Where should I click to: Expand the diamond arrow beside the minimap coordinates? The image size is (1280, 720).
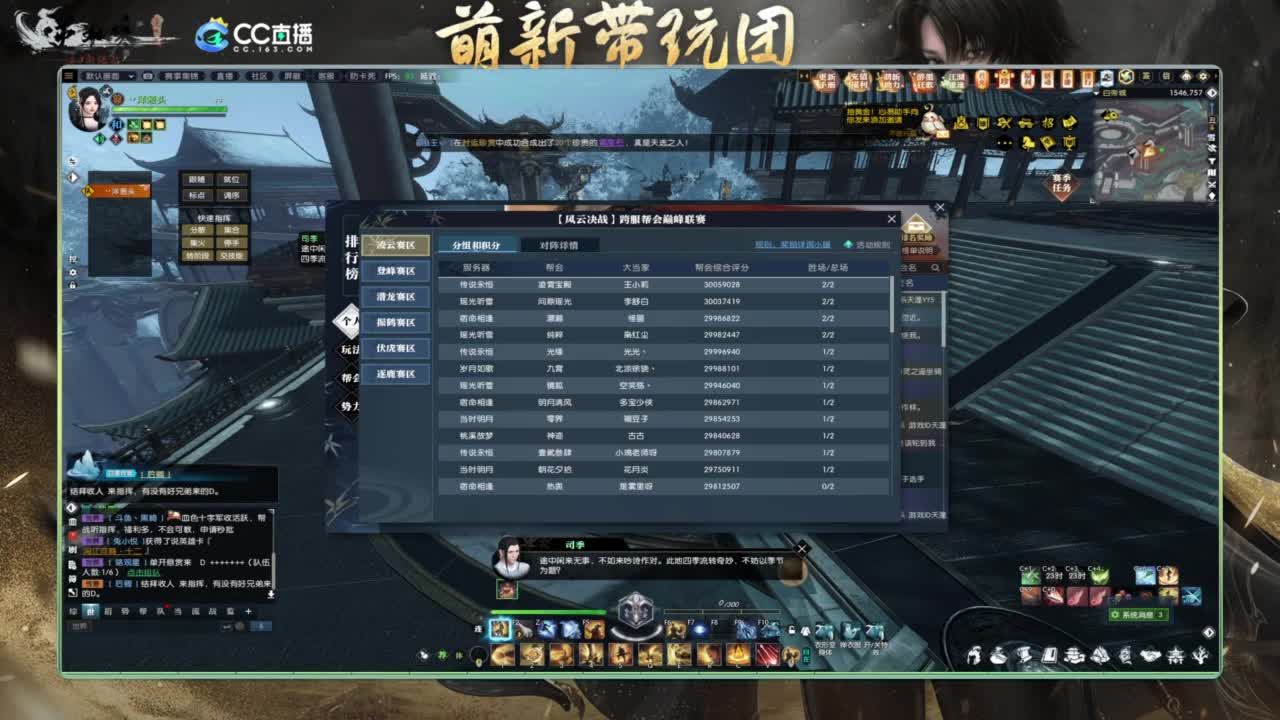pos(1212,93)
